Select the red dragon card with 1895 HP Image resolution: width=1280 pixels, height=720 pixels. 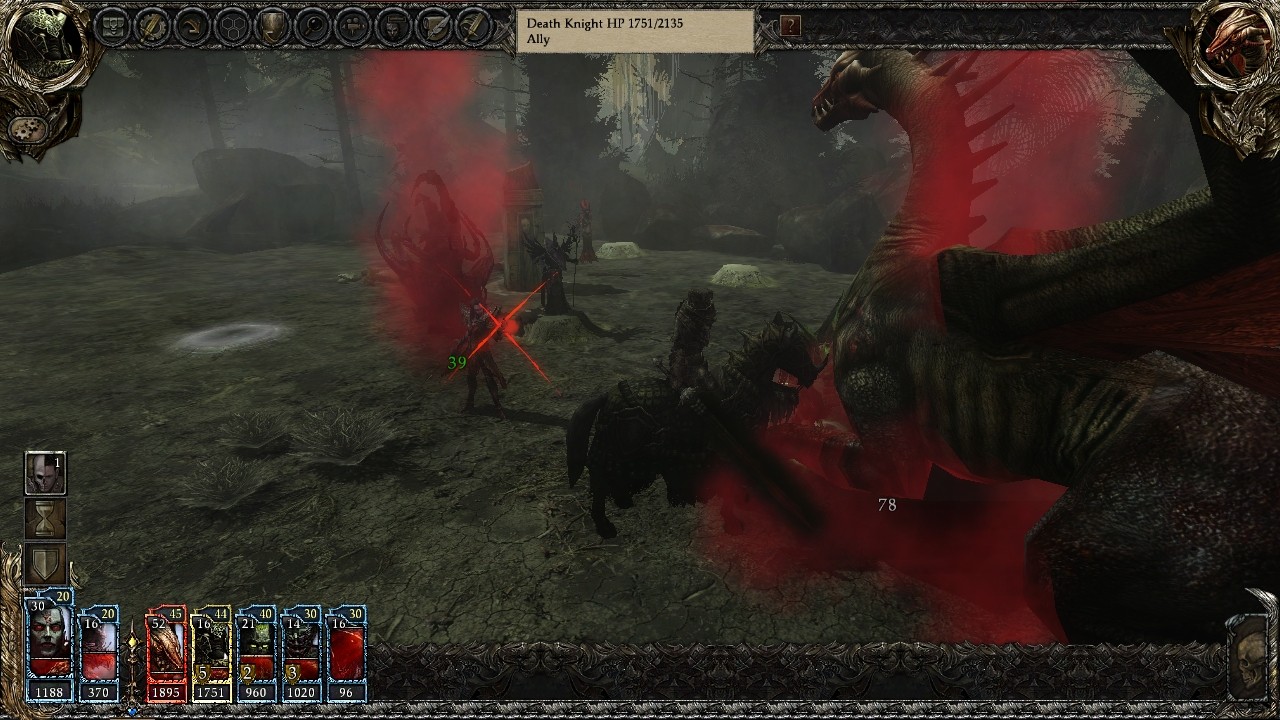(167, 652)
